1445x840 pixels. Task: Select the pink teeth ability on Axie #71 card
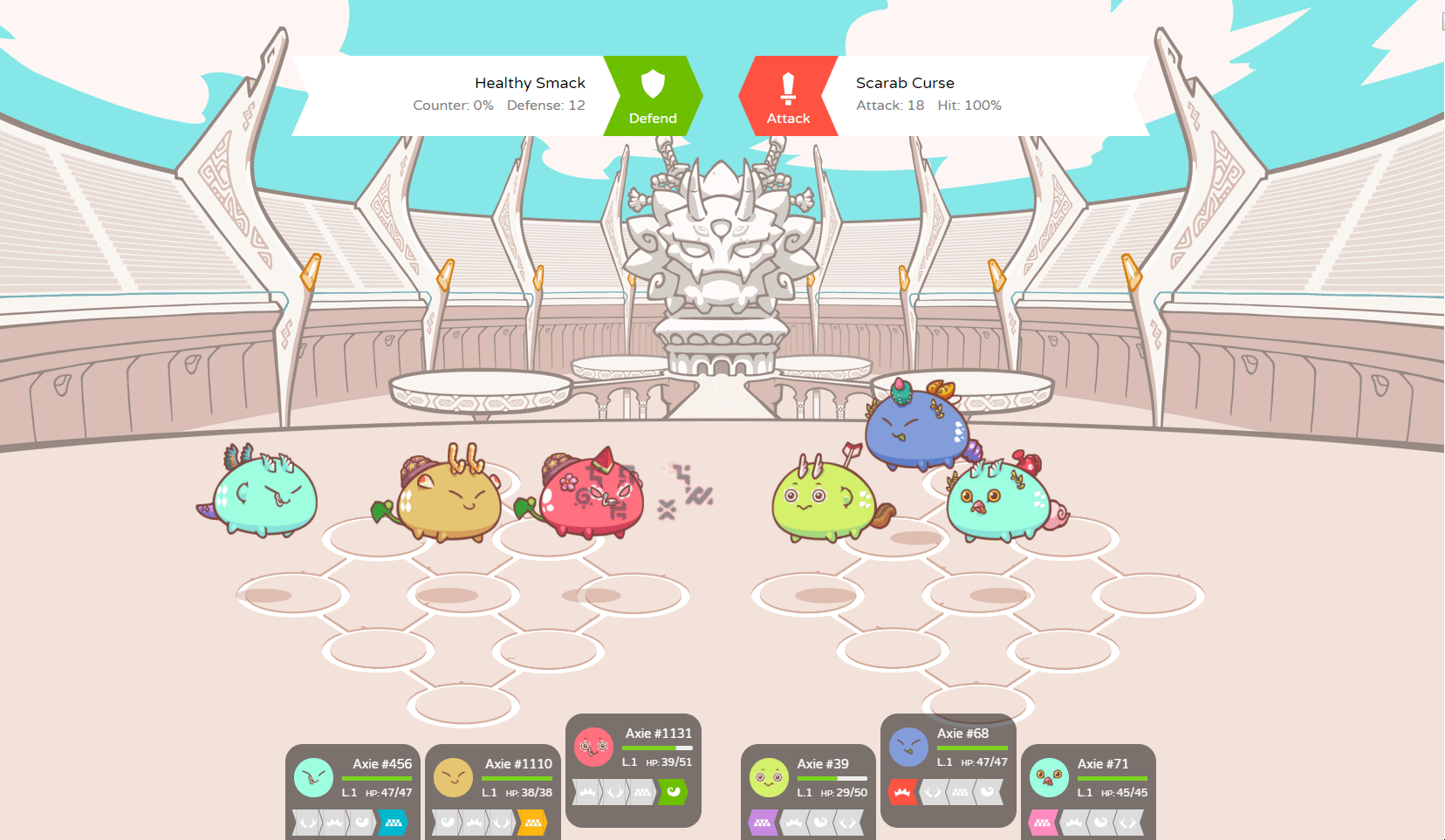click(1044, 822)
